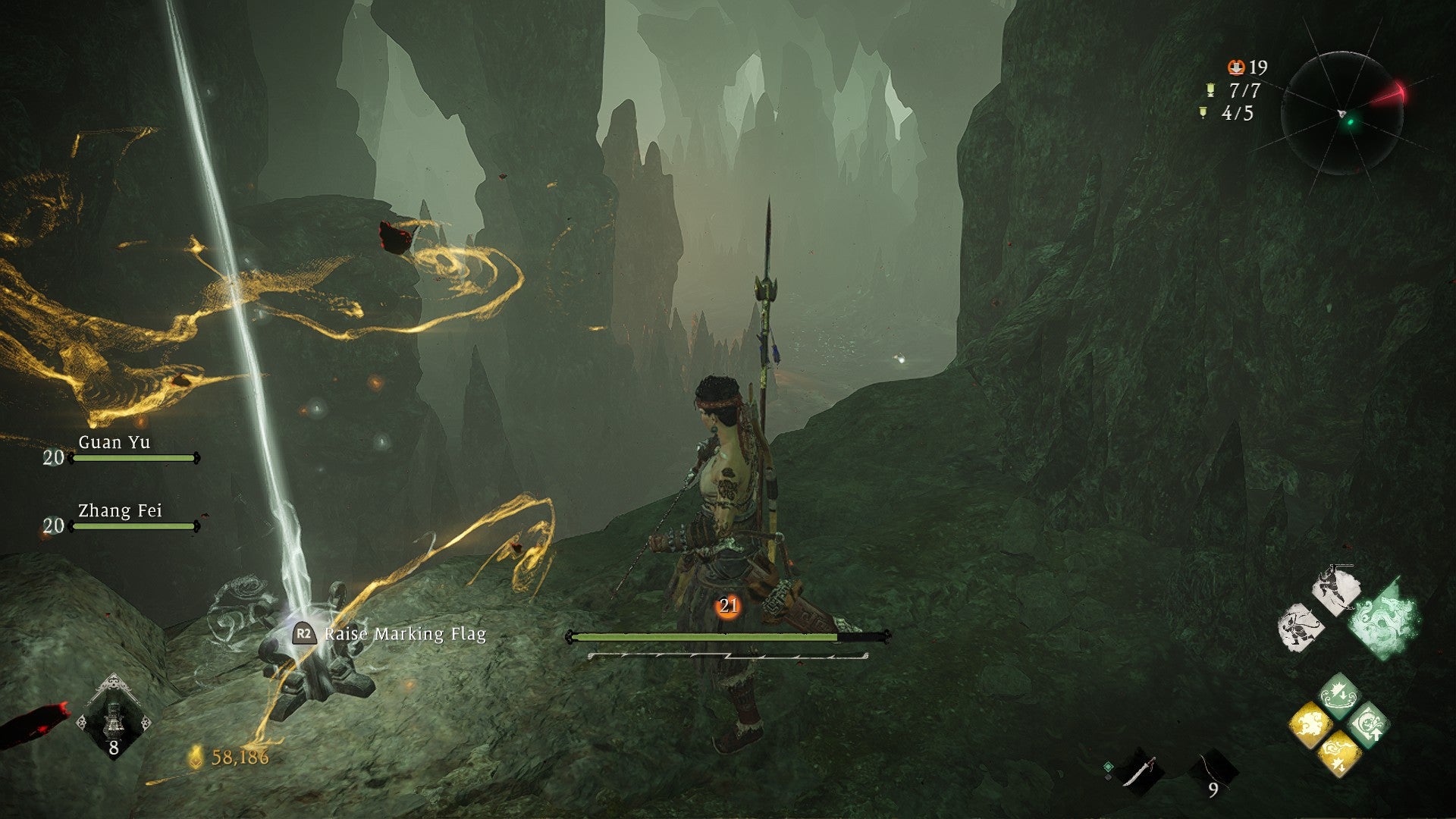Screen dimensions: 1456x819
Task: Cast the green spell with upward arrow
Action: 1369,725
